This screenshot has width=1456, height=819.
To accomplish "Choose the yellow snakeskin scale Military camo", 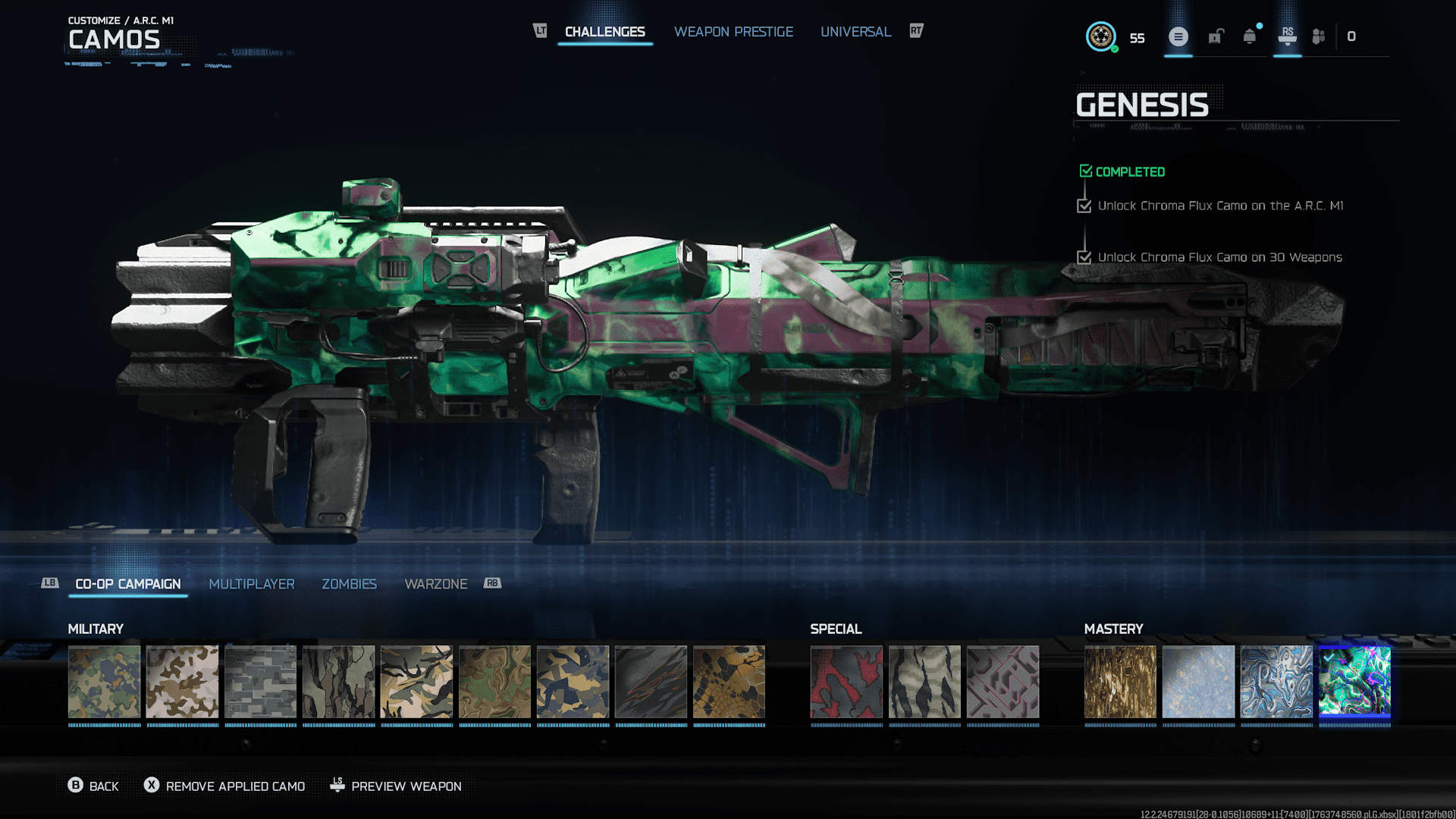I will [x=729, y=682].
